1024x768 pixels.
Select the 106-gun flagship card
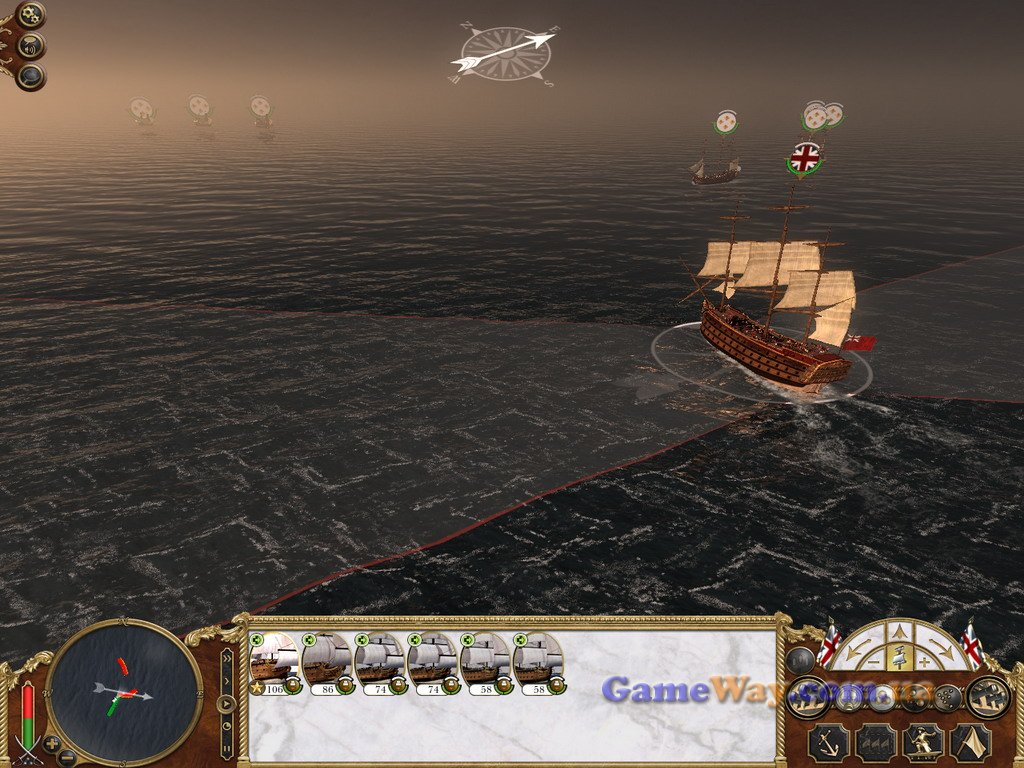[273, 662]
